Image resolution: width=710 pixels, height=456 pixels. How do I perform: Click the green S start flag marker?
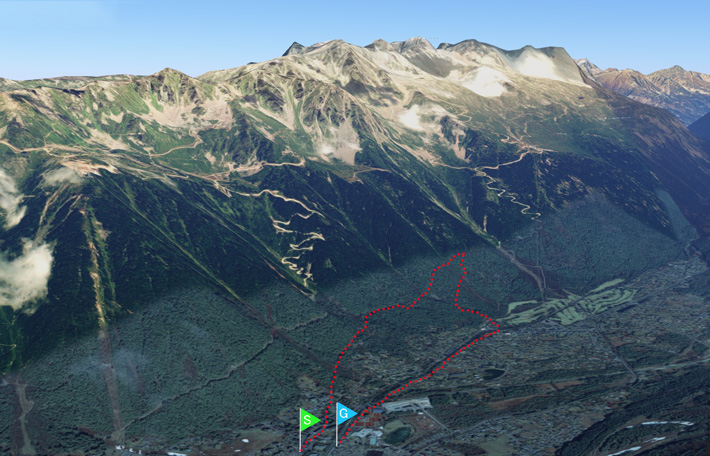(309, 418)
